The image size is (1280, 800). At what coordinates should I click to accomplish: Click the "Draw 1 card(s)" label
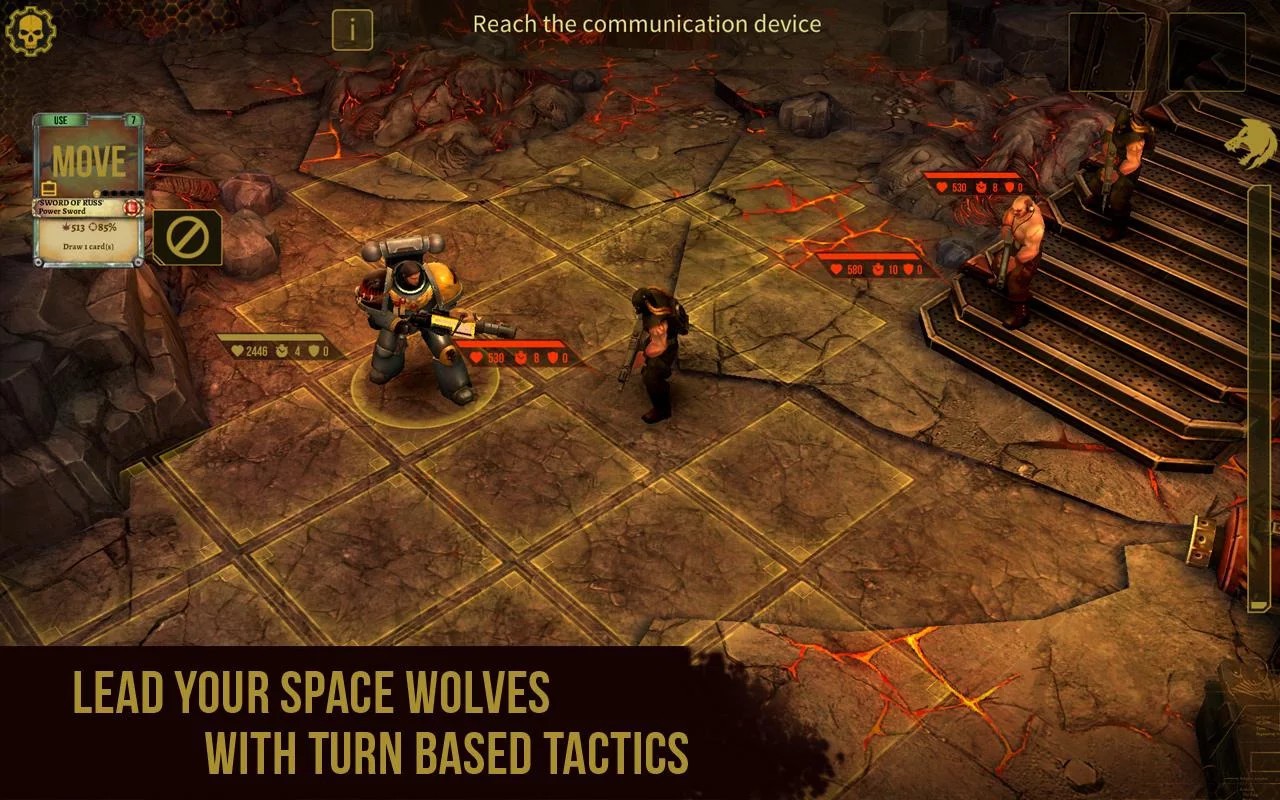88,246
